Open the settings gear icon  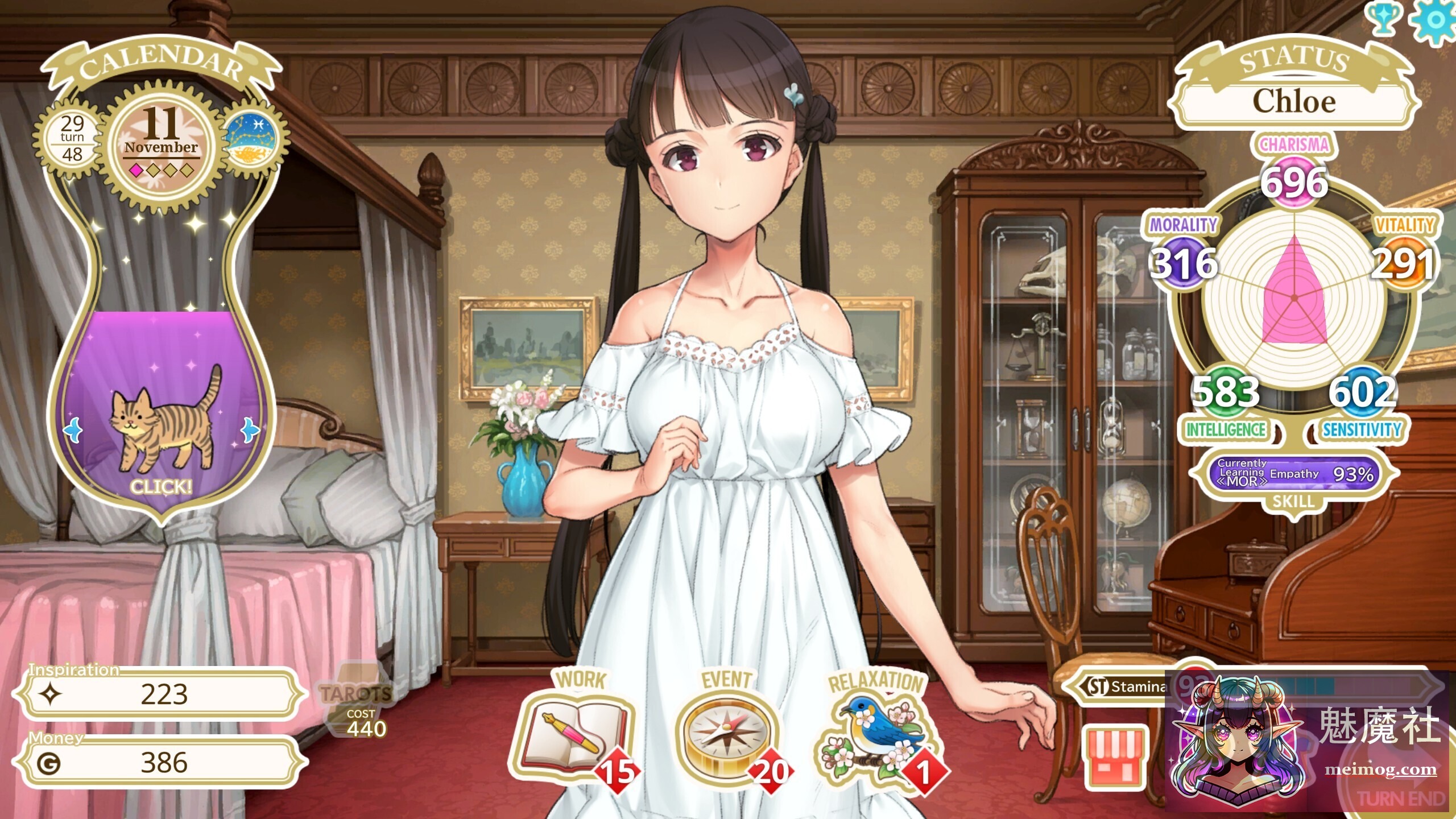1436,20
